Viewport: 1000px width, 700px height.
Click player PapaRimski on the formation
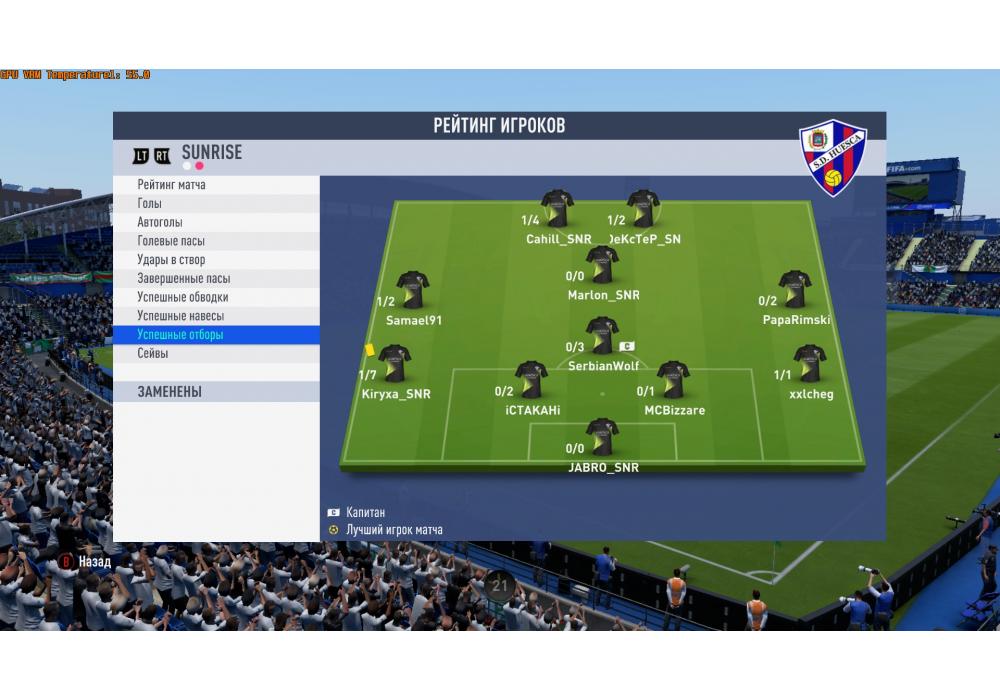(x=795, y=289)
